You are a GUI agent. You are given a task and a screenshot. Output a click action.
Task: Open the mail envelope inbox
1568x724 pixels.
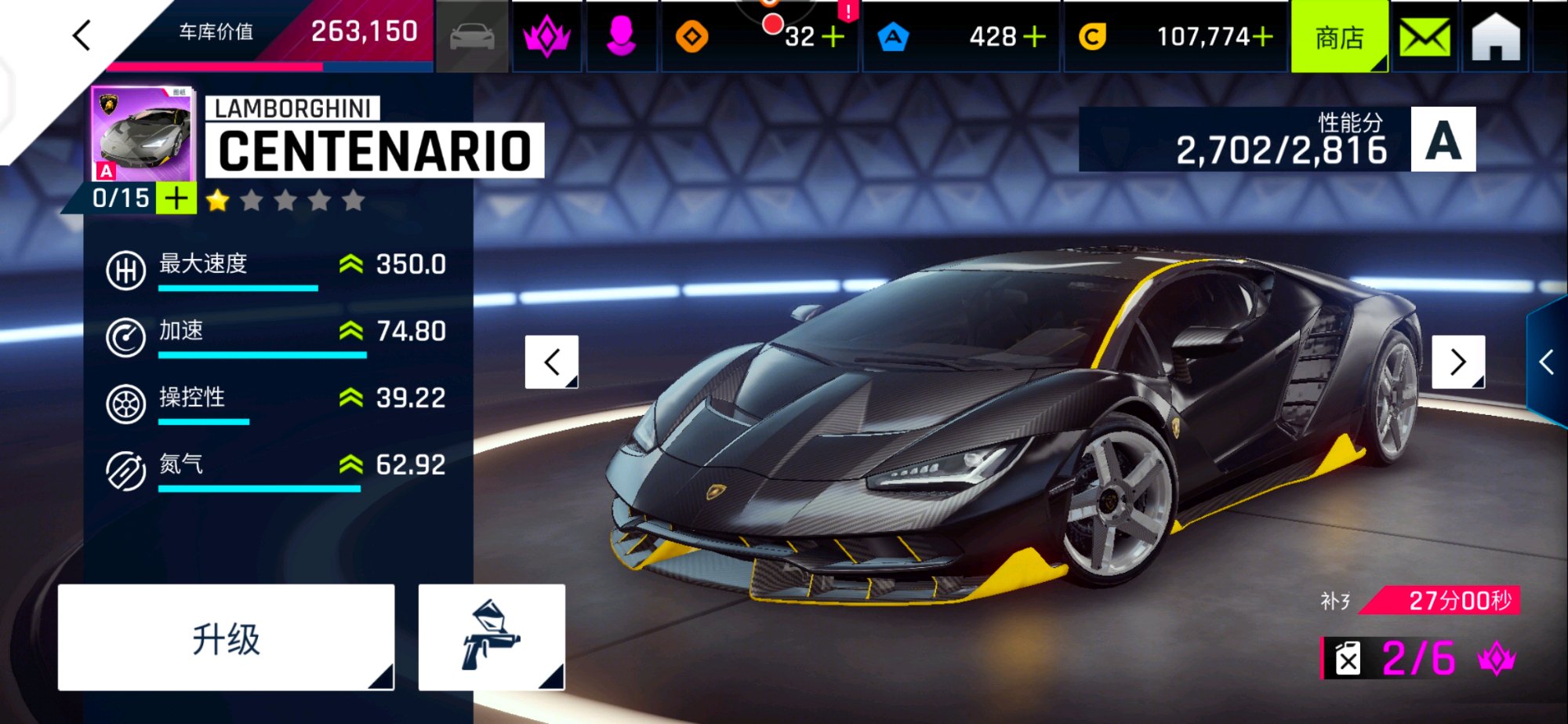tap(1425, 37)
